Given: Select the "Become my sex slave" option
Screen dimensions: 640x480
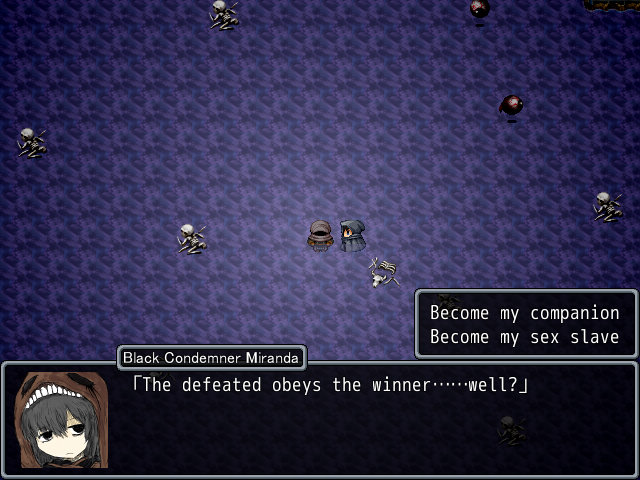Looking at the screenshot, I should (x=525, y=337).
